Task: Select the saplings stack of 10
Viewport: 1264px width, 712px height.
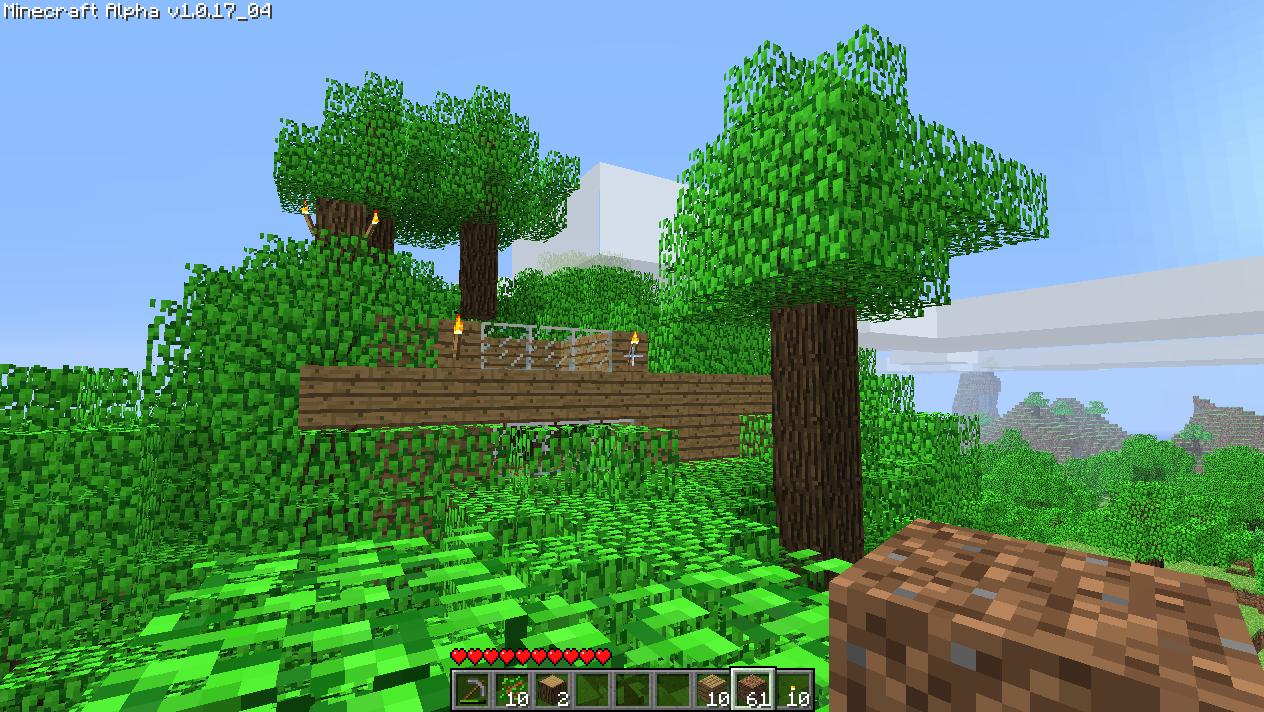Action: tap(512, 690)
